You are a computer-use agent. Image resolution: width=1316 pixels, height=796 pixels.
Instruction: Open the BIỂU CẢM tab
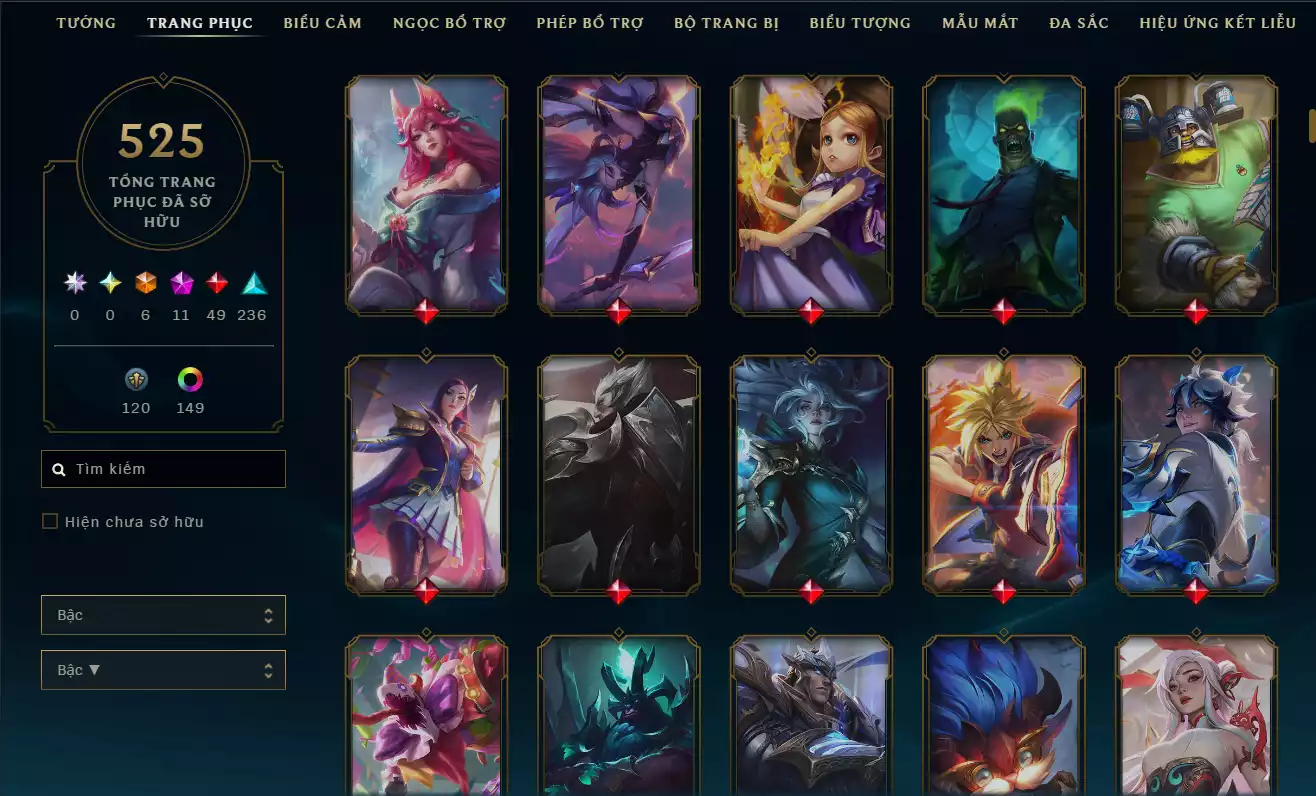(x=322, y=22)
